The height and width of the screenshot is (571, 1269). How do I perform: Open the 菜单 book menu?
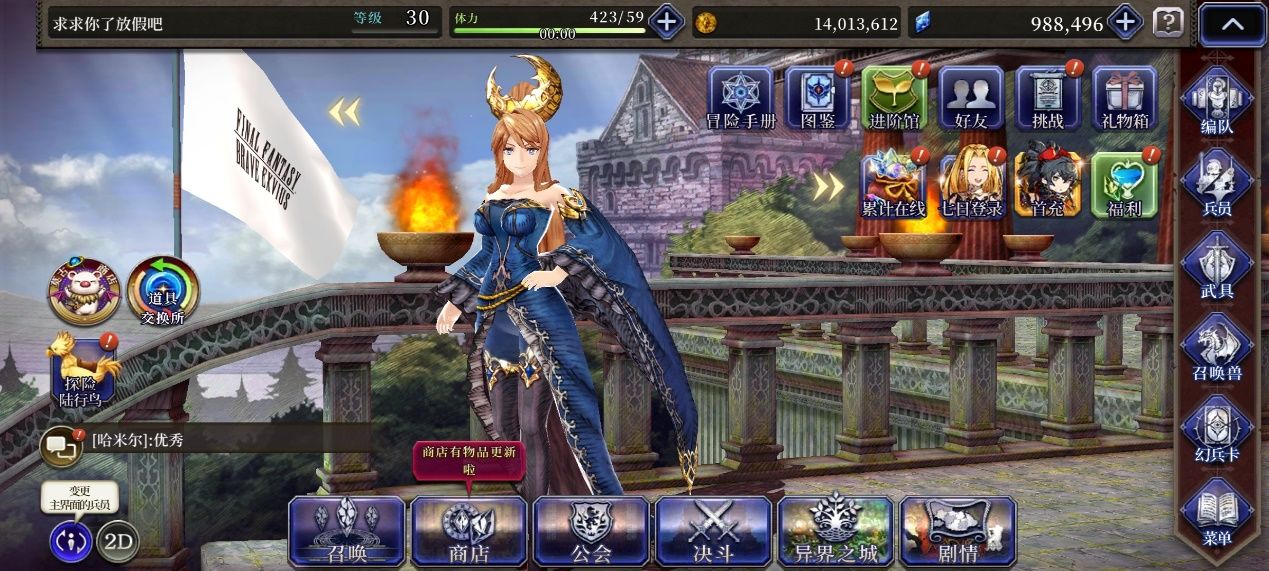point(1217,514)
